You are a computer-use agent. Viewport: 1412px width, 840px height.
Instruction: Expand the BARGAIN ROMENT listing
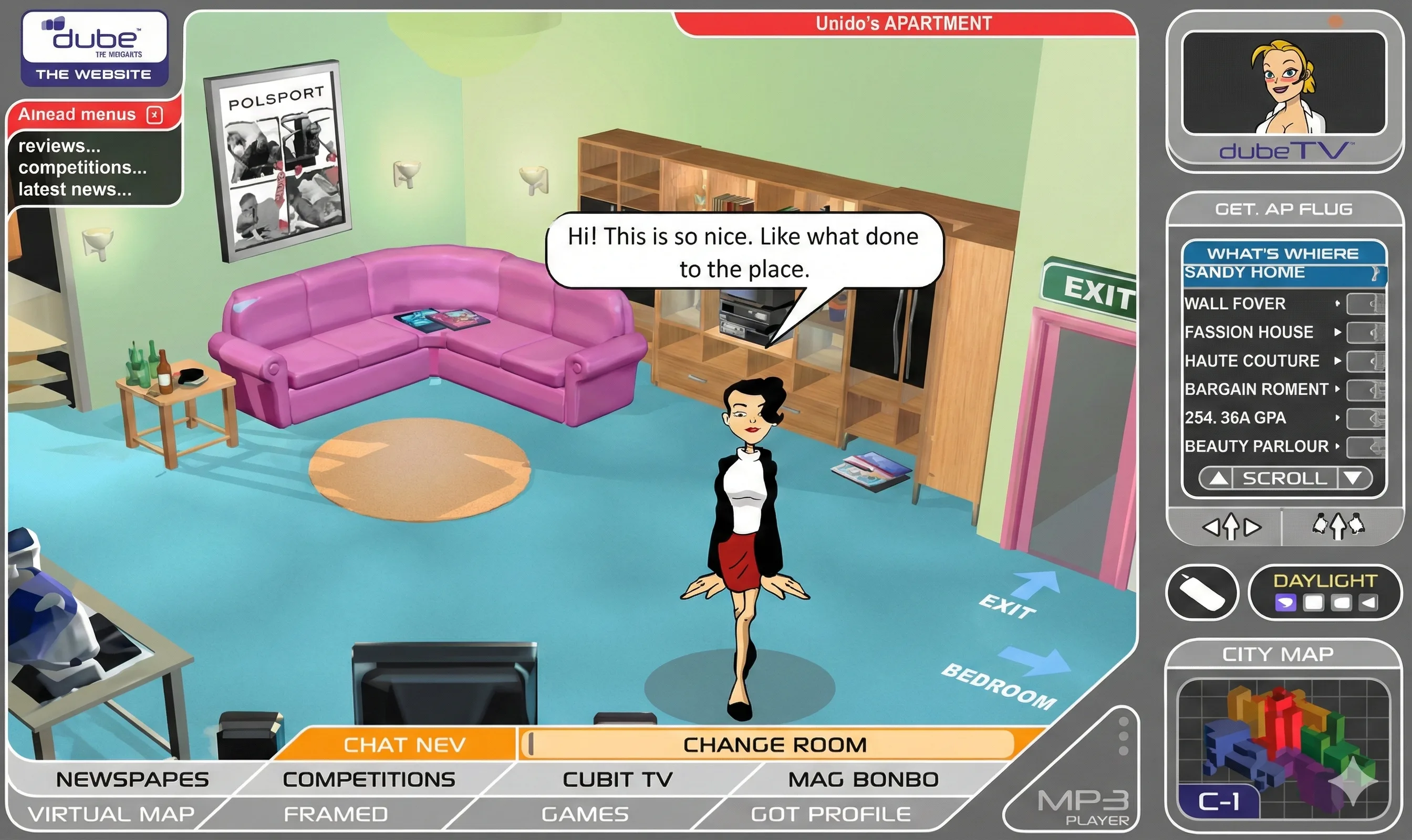tap(1337, 390)
